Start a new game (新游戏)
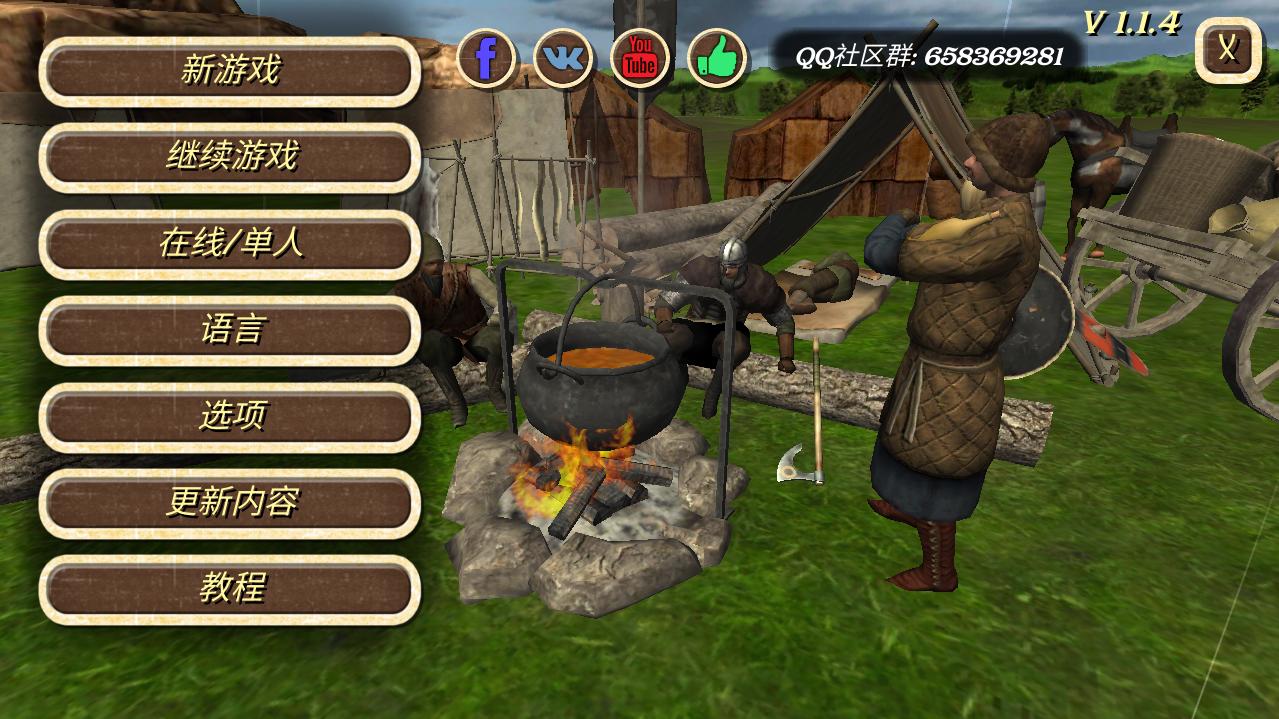 [230, 71]
